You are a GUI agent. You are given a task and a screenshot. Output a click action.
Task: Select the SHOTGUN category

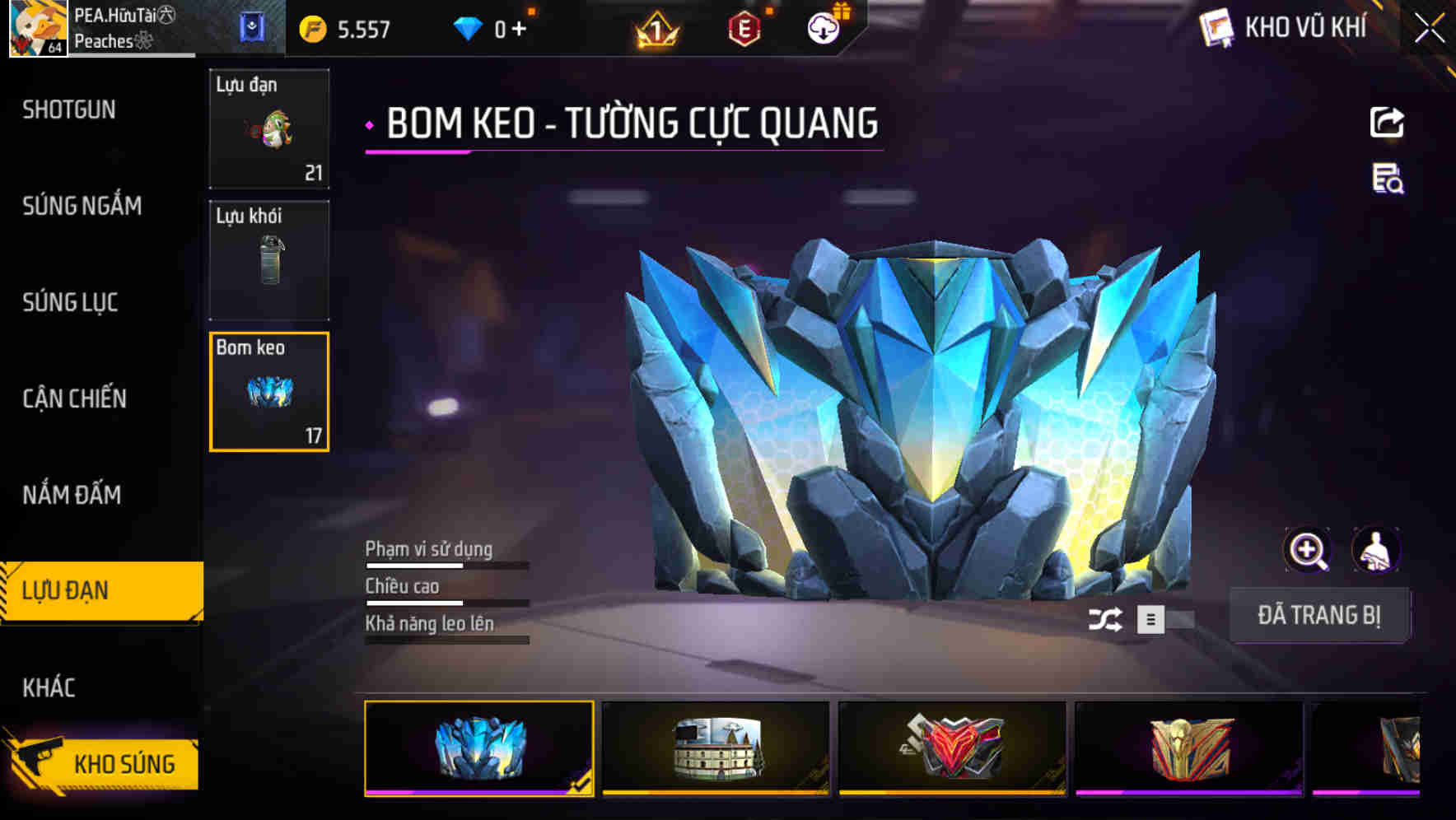pos(68,109)
